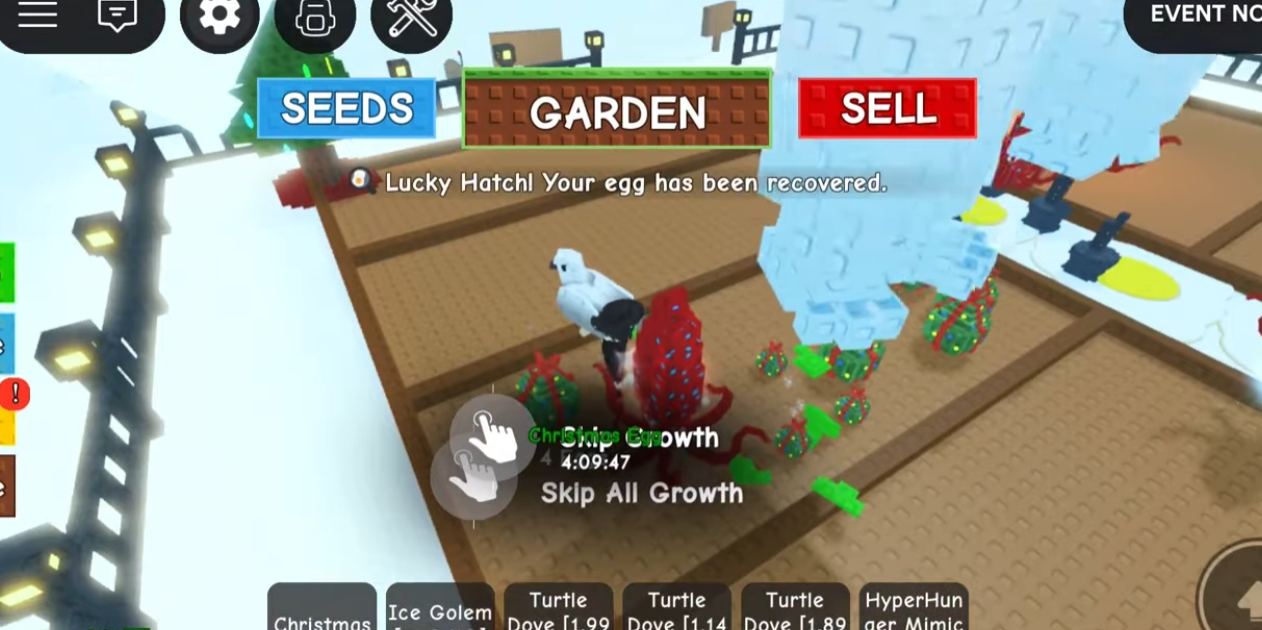Viewport: 1262px width, 630px height.
Task: Select the Turtle Dove 1.89 slot
Action: [x=795, y=609]
